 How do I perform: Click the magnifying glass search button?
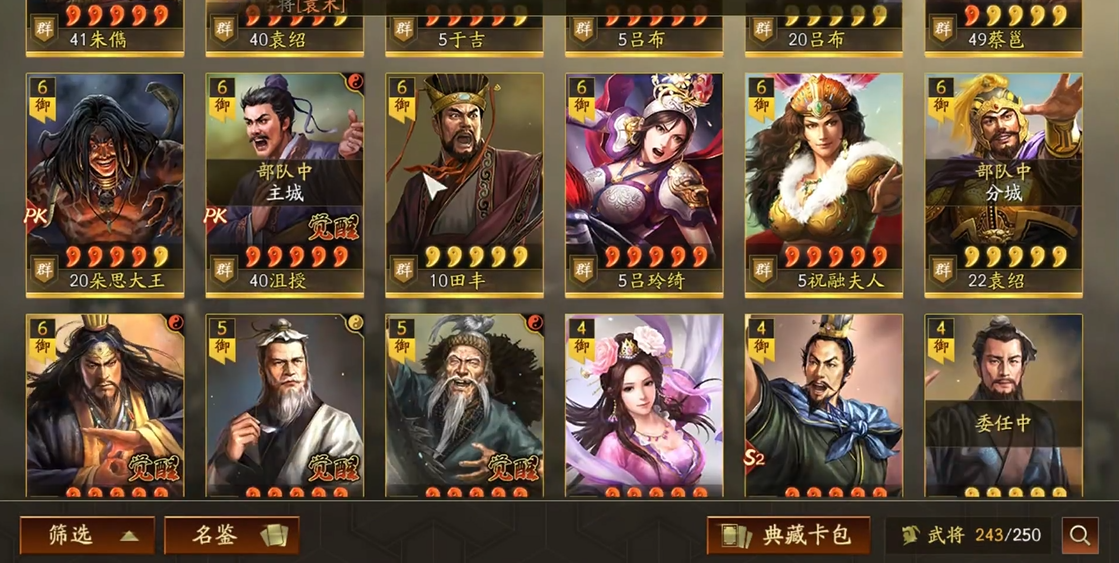point(1080,536)
